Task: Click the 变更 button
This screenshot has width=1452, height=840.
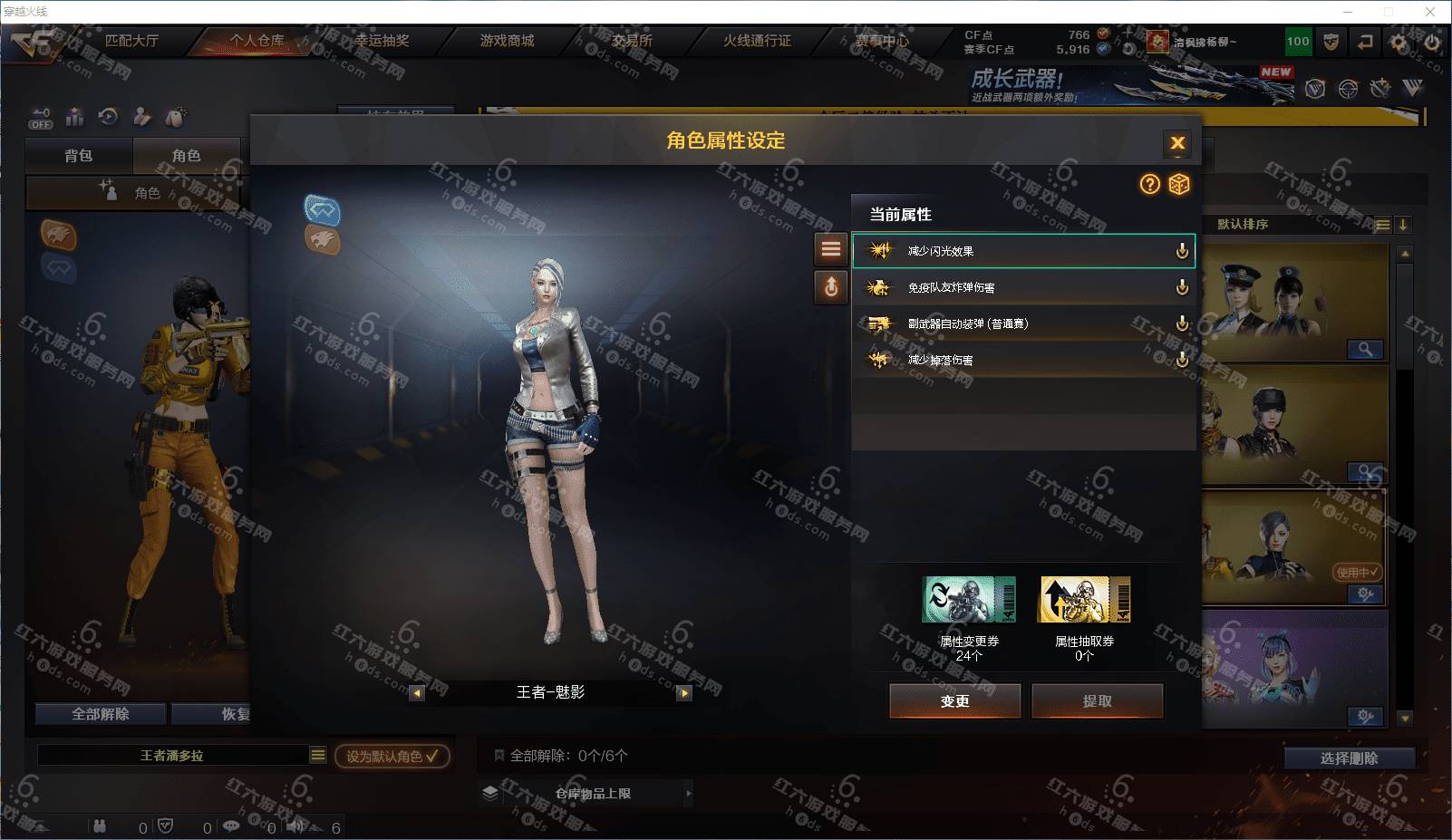Action: (954, 700)
